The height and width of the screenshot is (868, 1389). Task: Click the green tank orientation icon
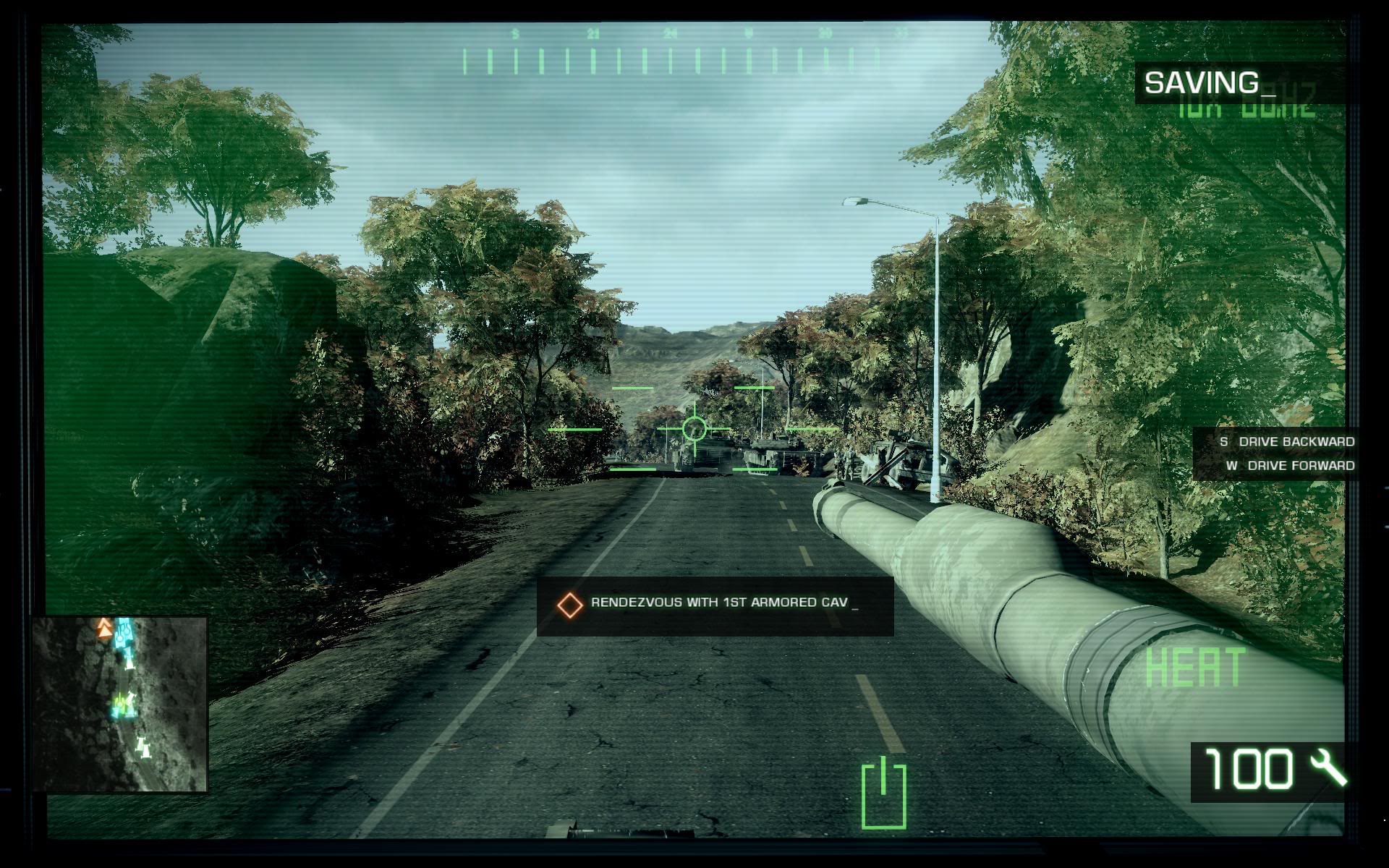click(884, 793)
